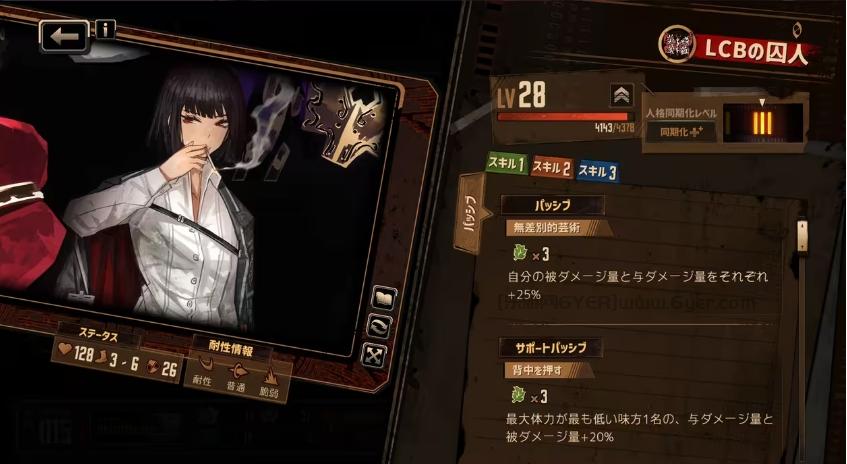The width and height of the screenshot is (847, 464).
Task: Select the パッシブ side tab
Action: click(x=467, y=214)
